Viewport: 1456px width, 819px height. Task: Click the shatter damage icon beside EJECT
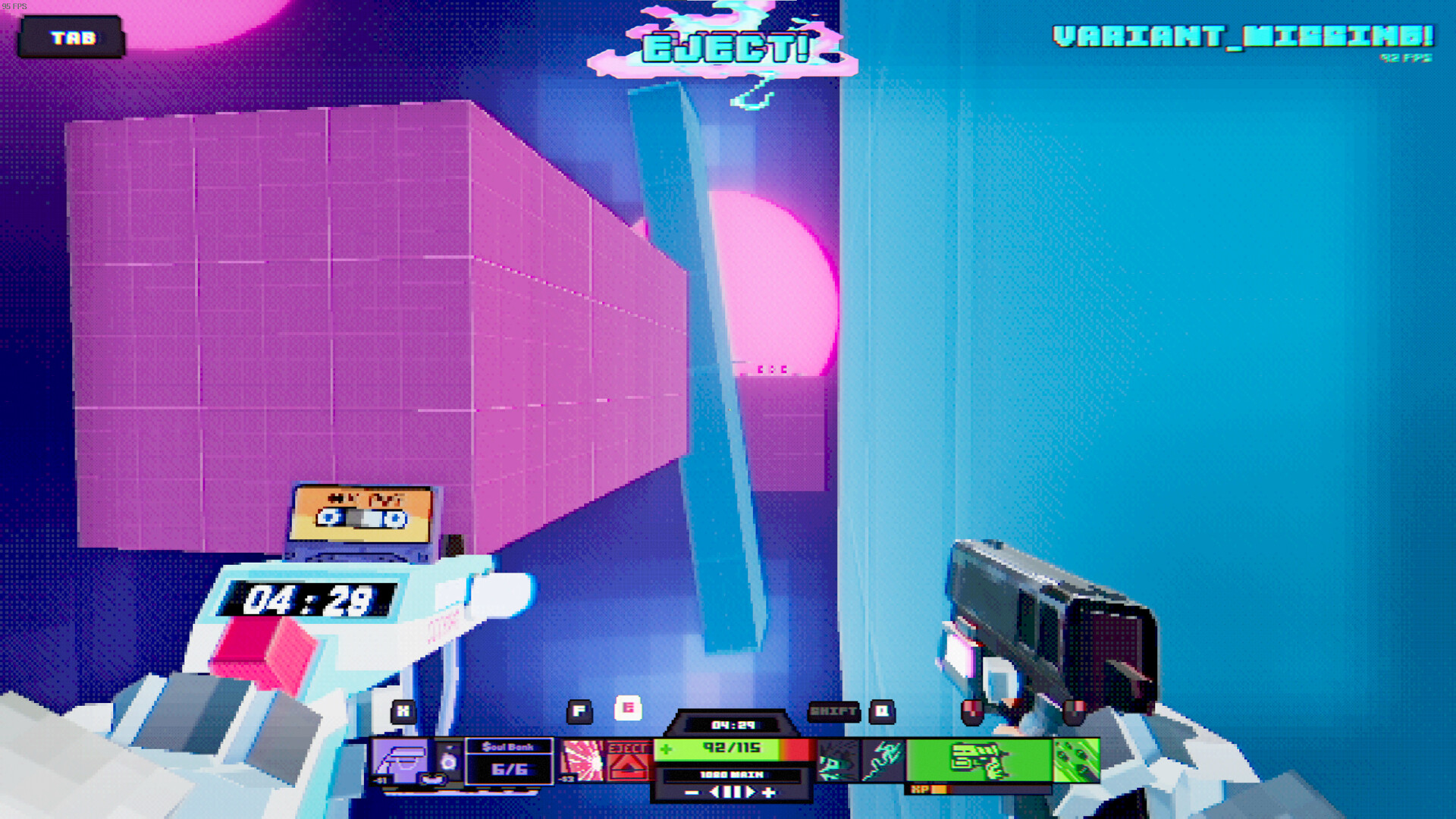pyautogui.click(x=582, y=760)
